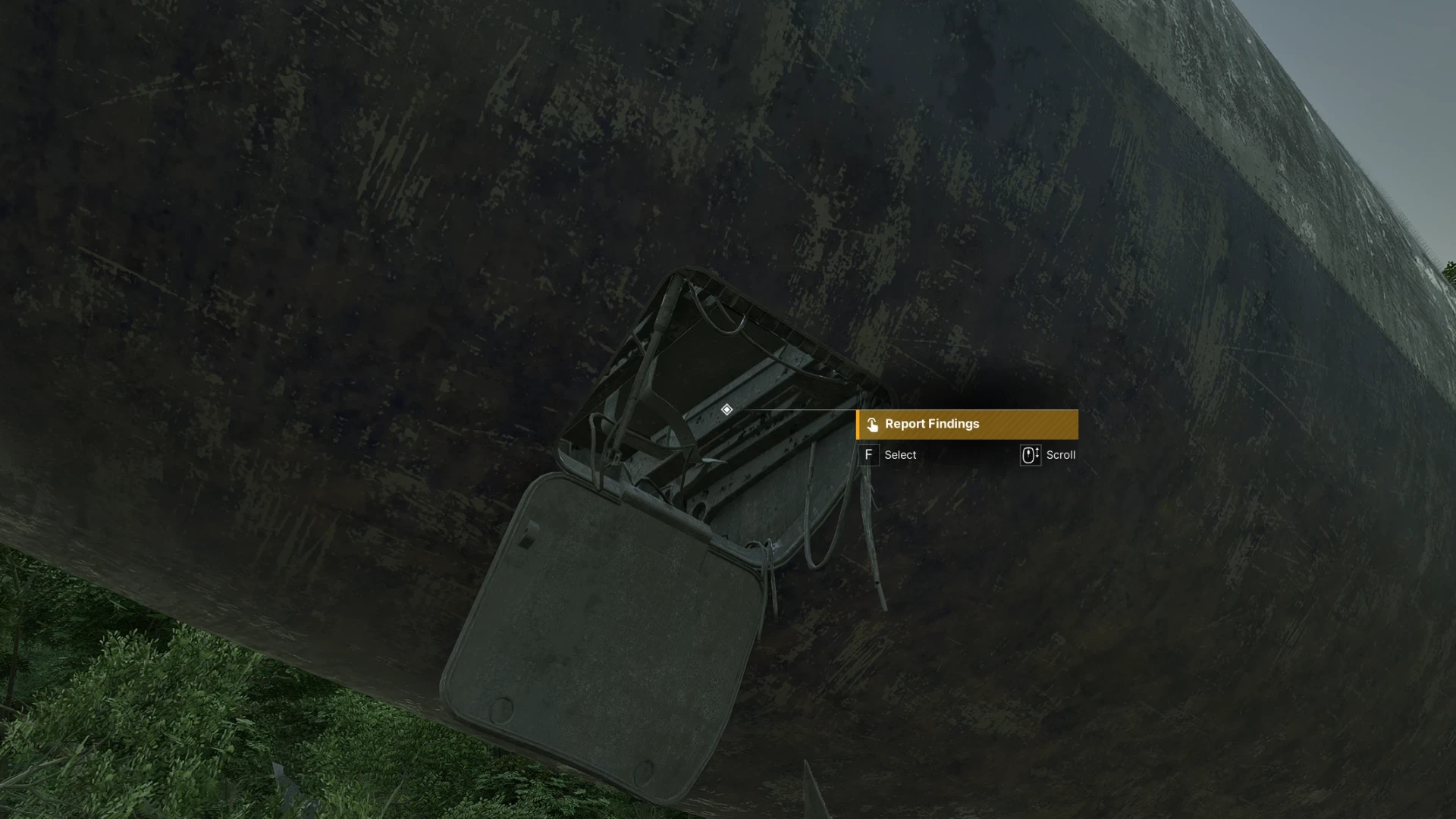This screenshot has height=819, width=1456.
Task: Select the Report Findings interaction option
Action: (x=966, y=425)
